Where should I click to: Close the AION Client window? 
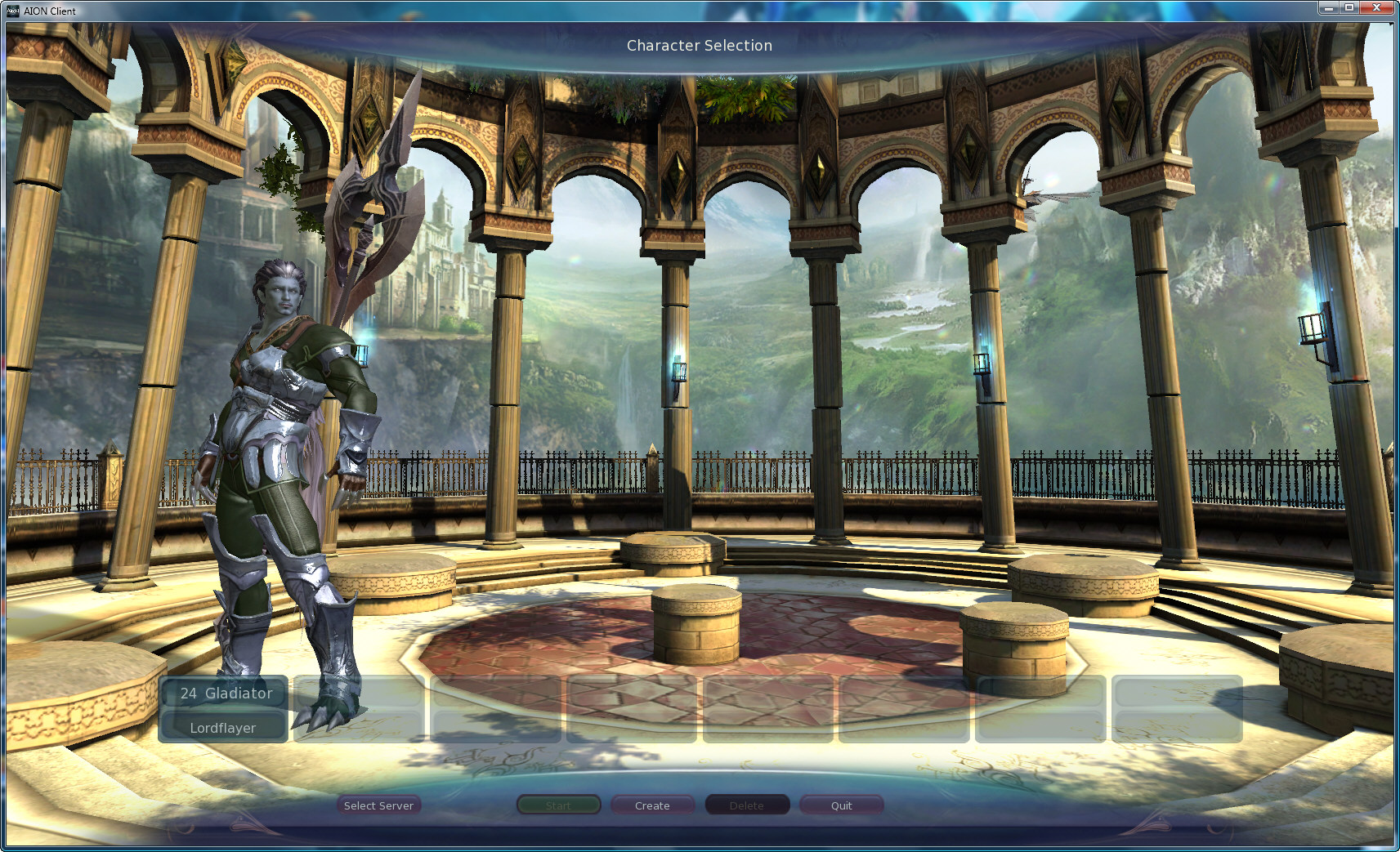(1377, 7)
